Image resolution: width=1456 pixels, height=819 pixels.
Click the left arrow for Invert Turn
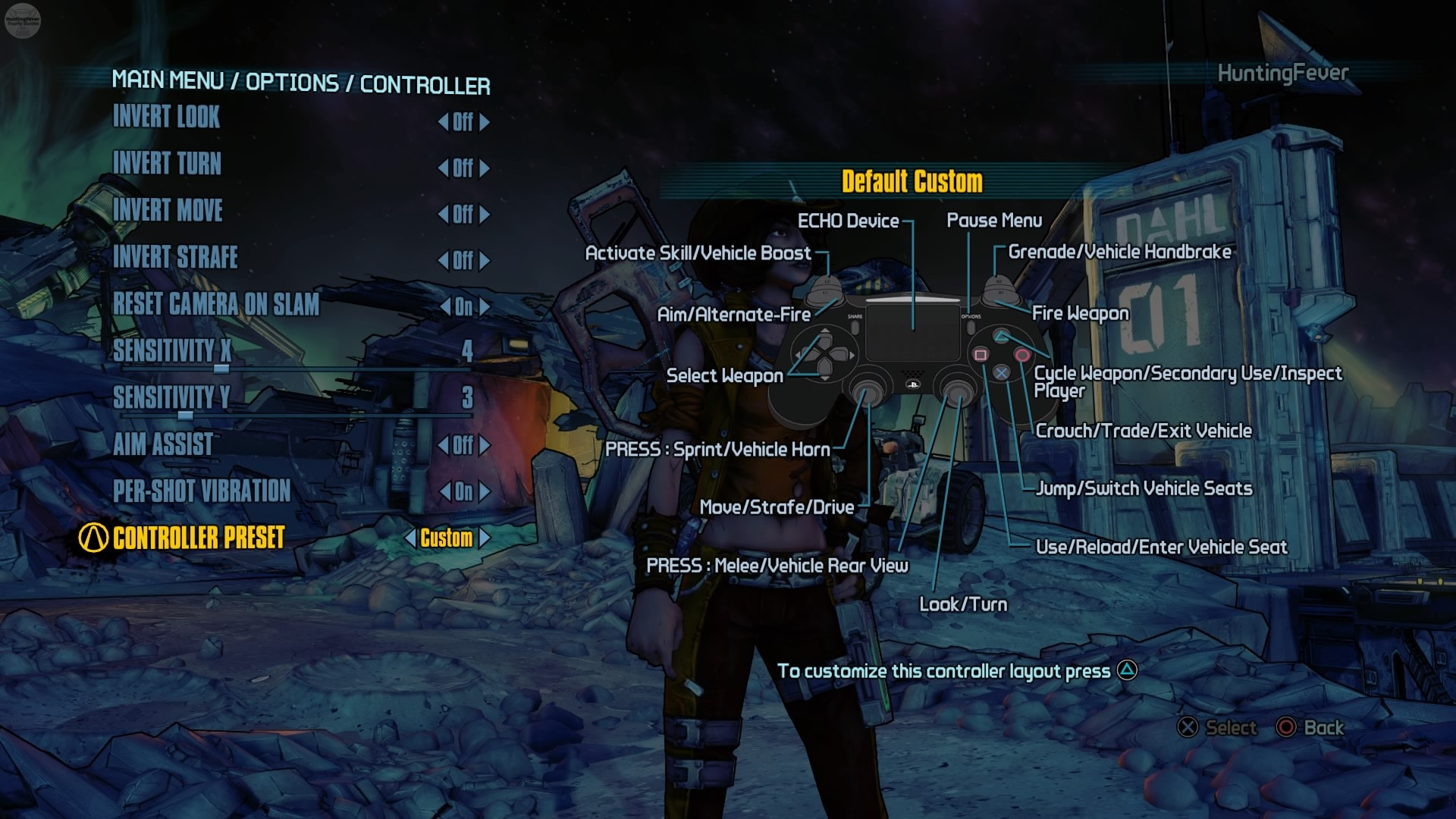[x=443, y=168]
